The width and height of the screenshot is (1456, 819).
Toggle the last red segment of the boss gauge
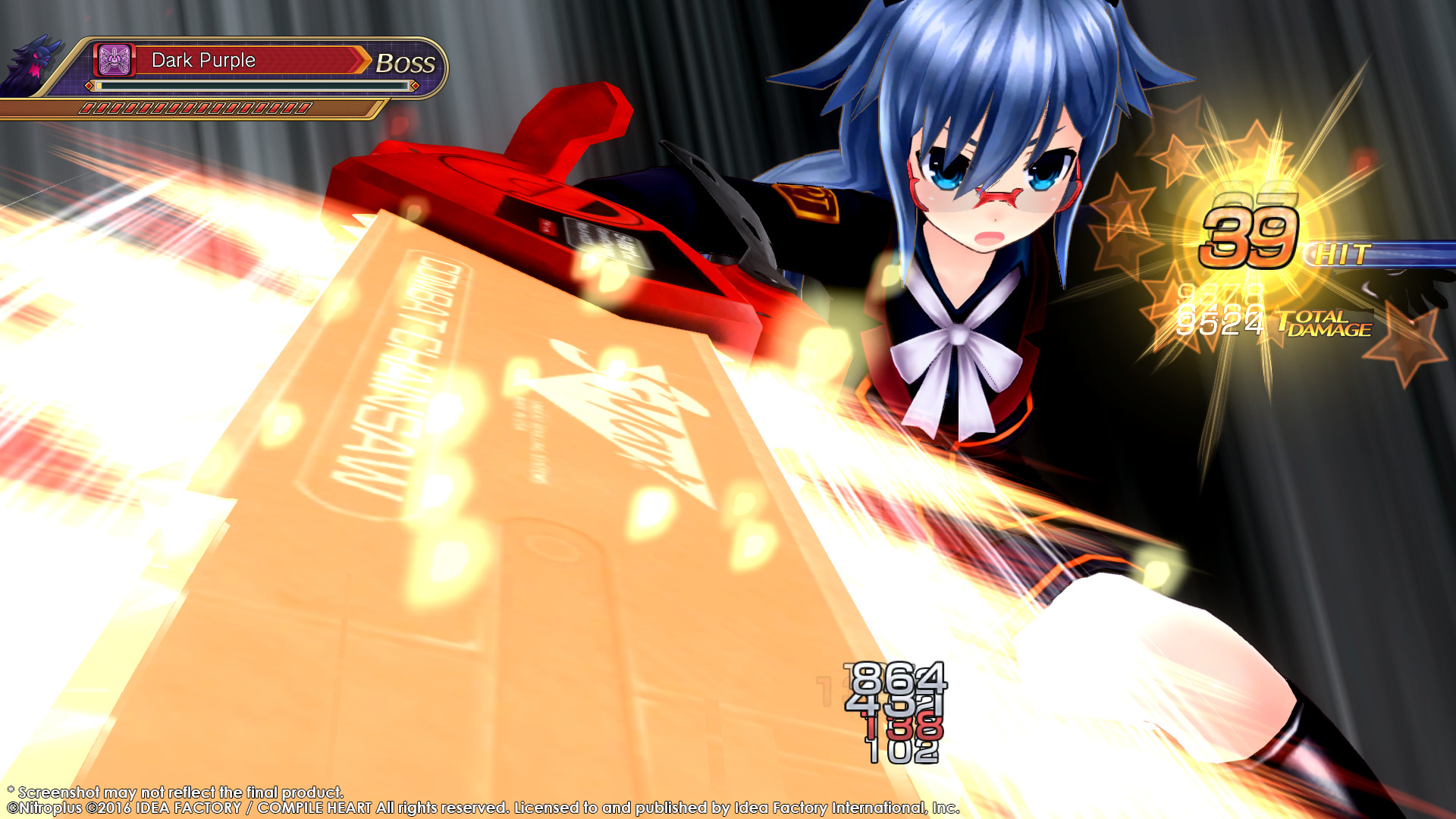(305, 108)
